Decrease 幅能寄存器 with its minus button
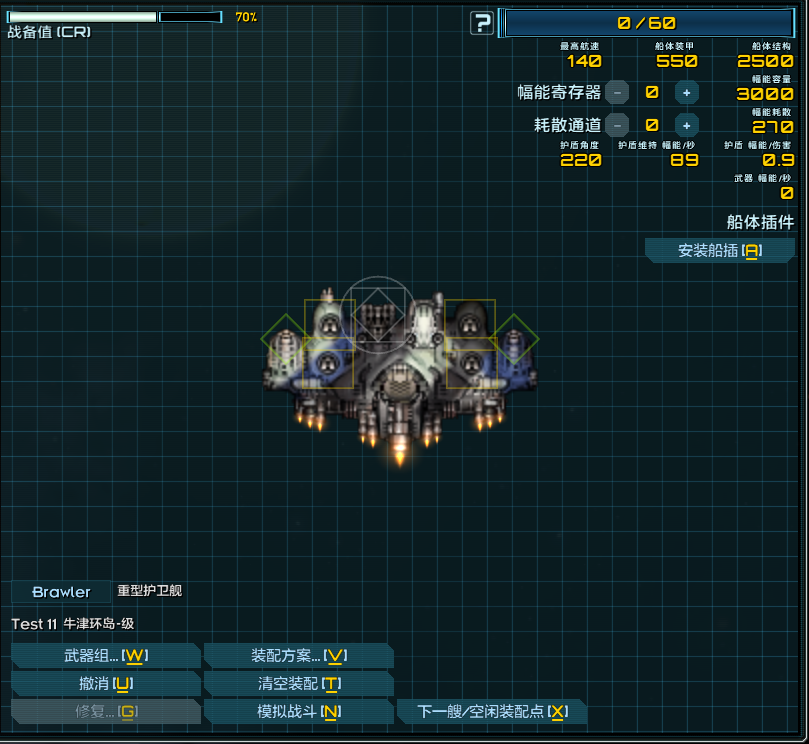This screenshot has height=744, width=809. [x=617, y=92]
